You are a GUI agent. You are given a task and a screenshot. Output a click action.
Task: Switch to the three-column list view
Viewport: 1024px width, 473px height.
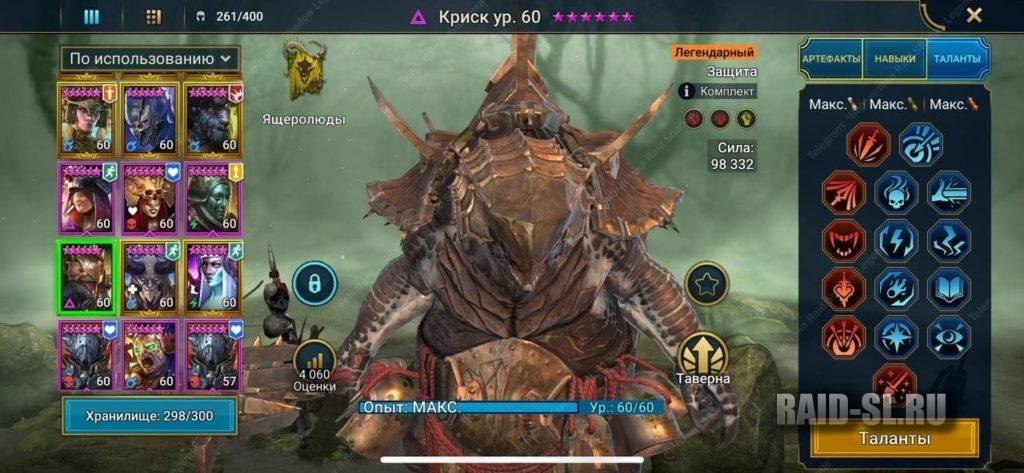click(x=91, y=16)
